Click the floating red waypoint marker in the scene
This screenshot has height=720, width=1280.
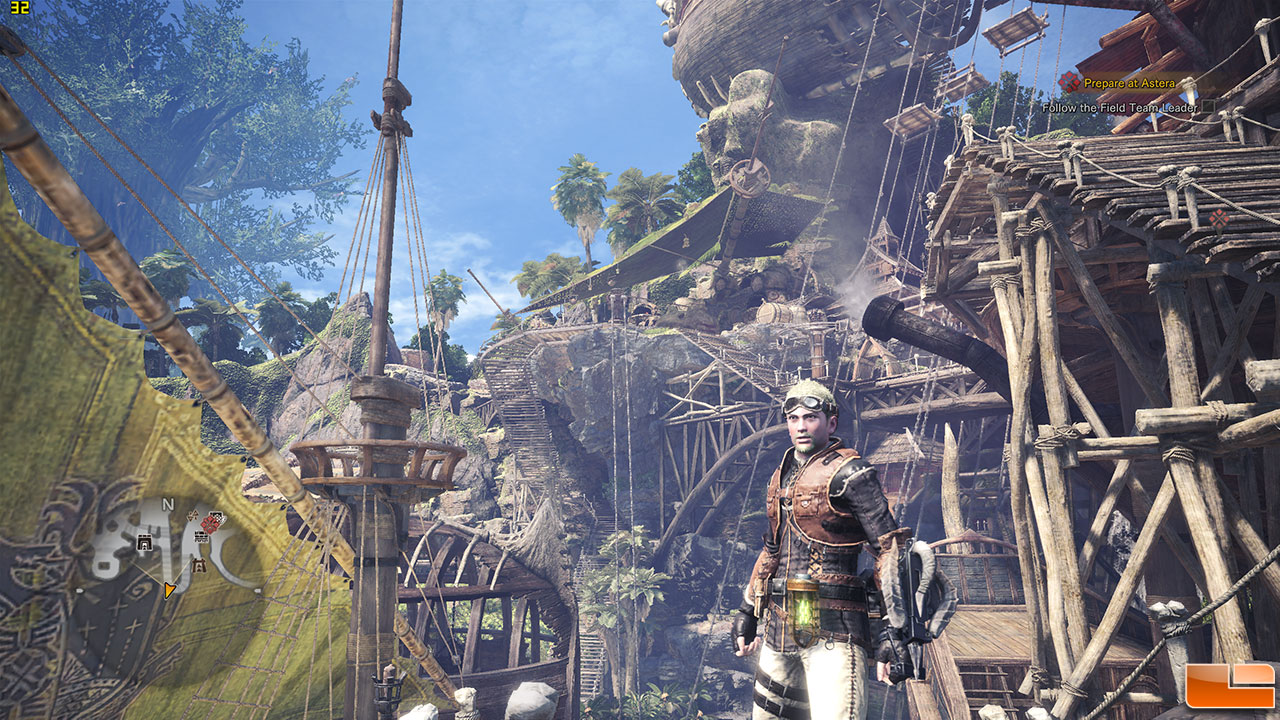(1218, 217)
